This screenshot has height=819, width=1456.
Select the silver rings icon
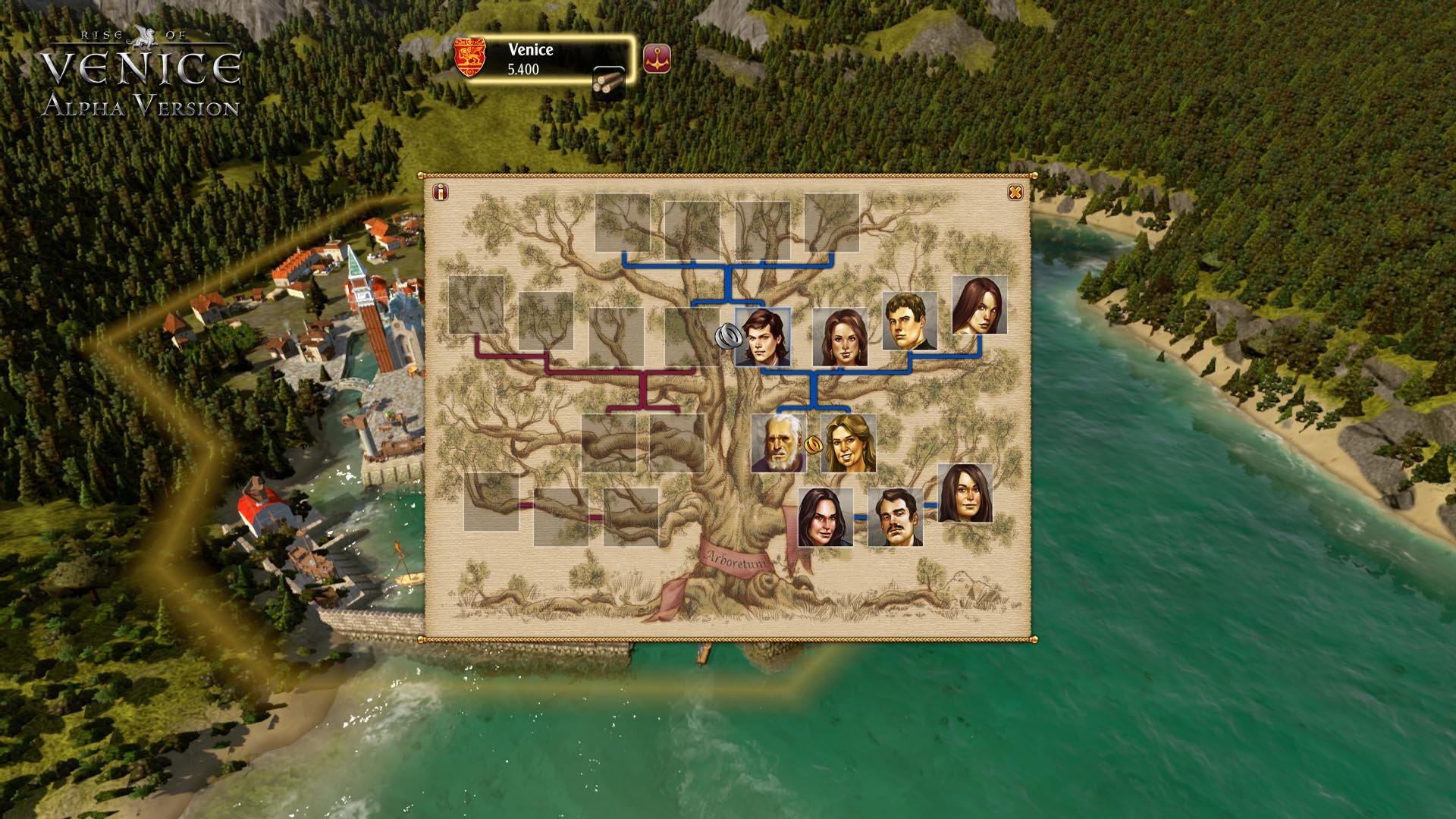click(x=727, y=336)
